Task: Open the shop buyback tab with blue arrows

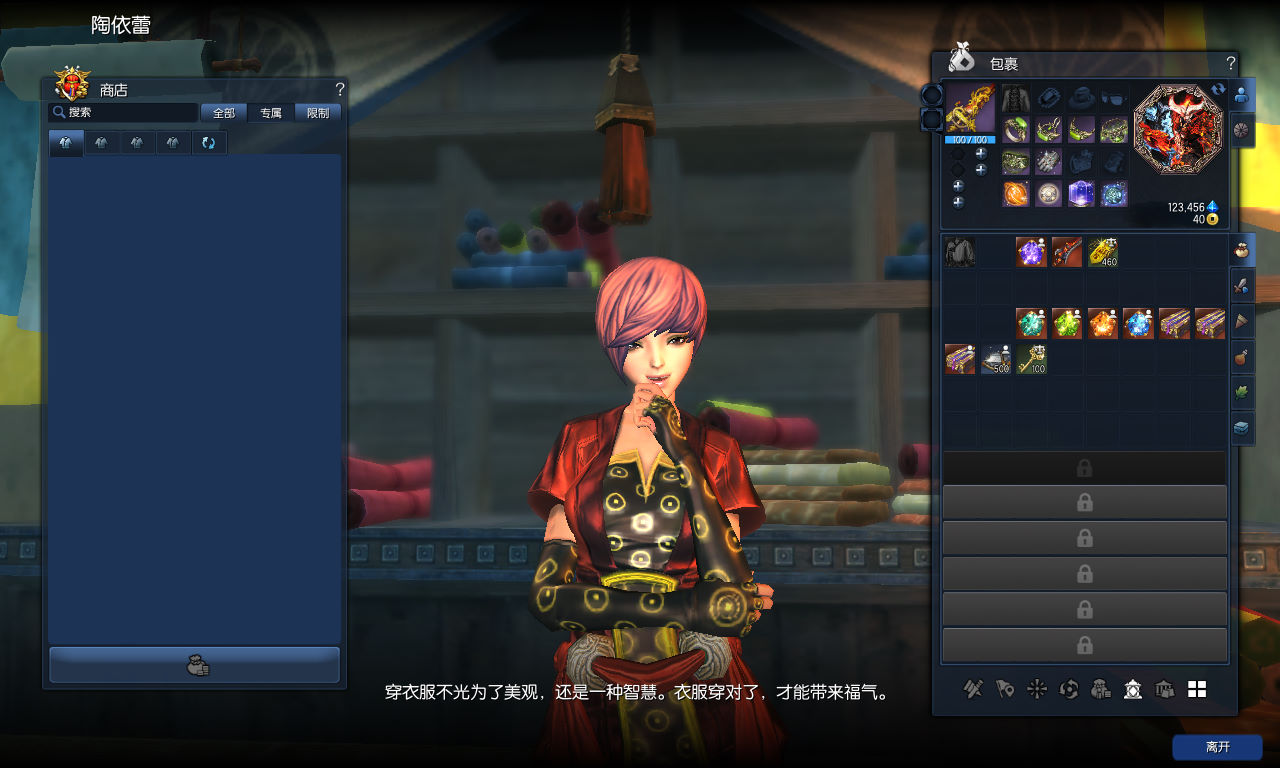Action: coord(209,143)
